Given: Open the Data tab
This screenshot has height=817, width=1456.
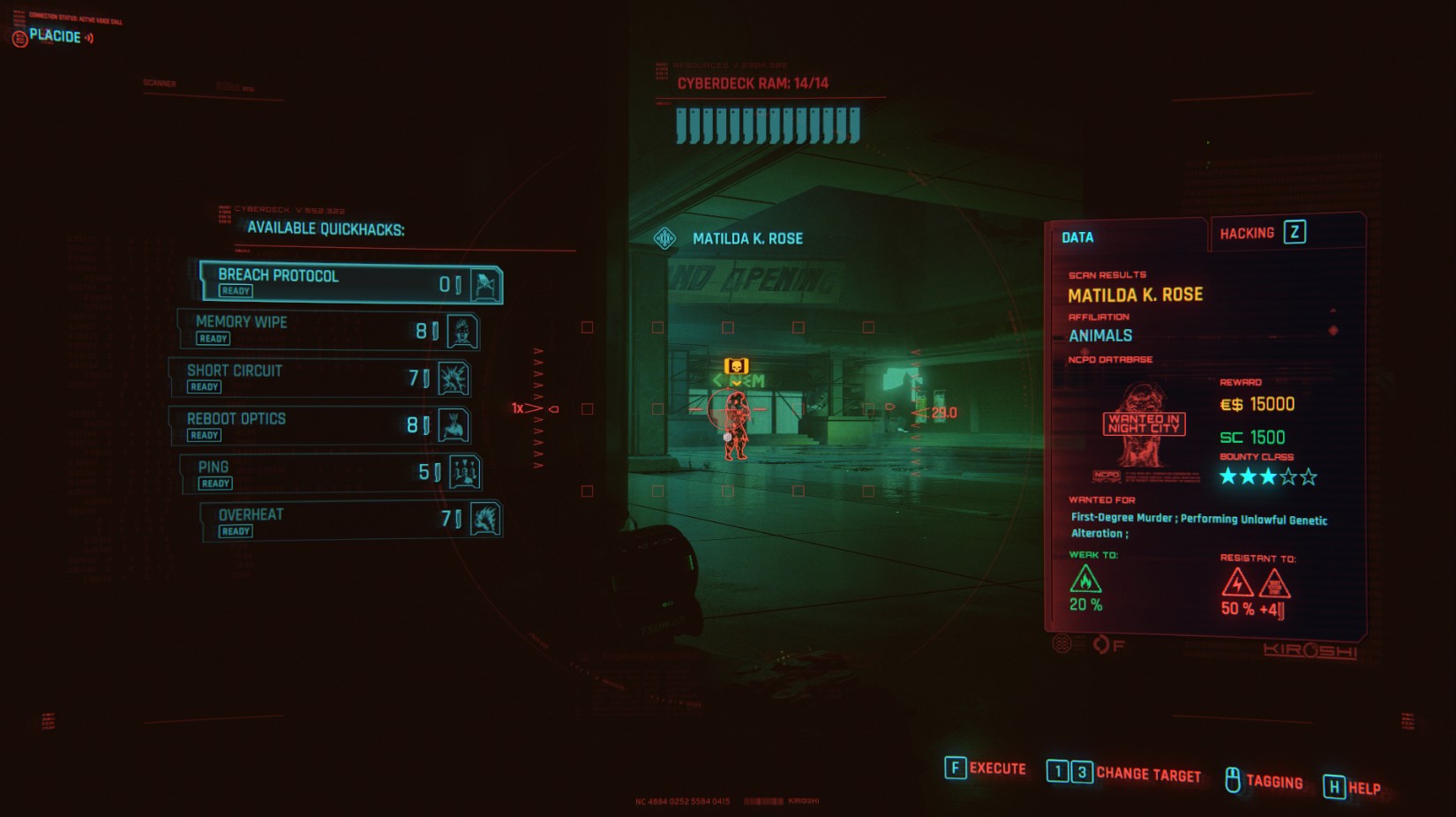Looking at the screenshot, I should click(1078, 237).
